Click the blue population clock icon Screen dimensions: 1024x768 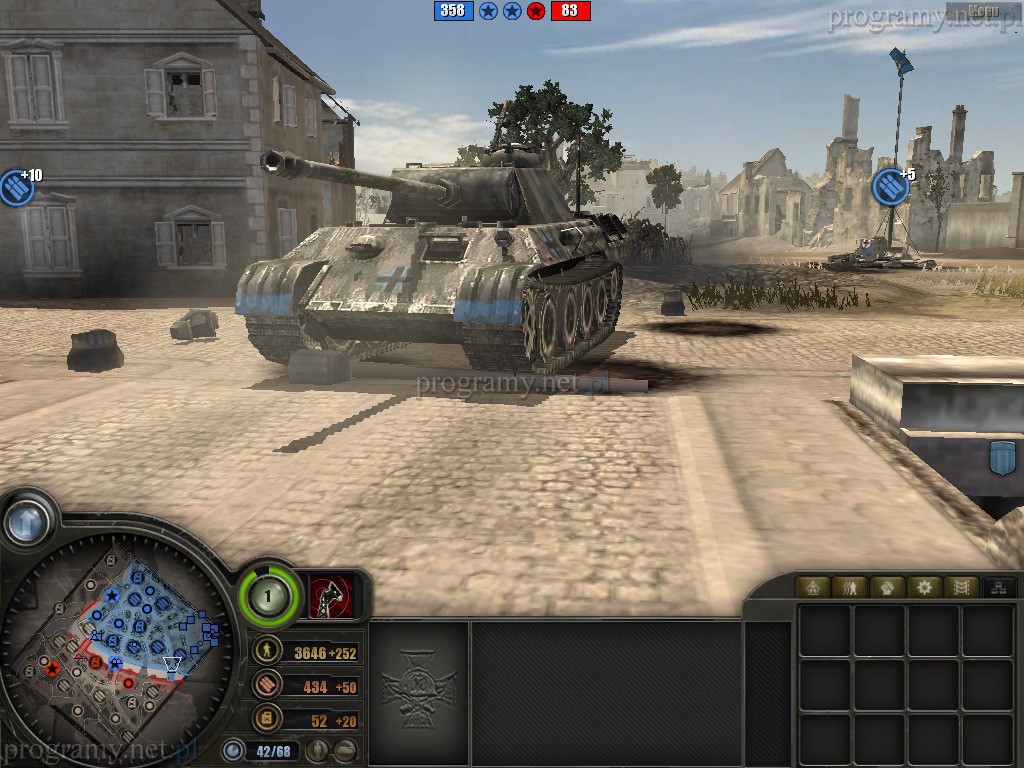234,749
